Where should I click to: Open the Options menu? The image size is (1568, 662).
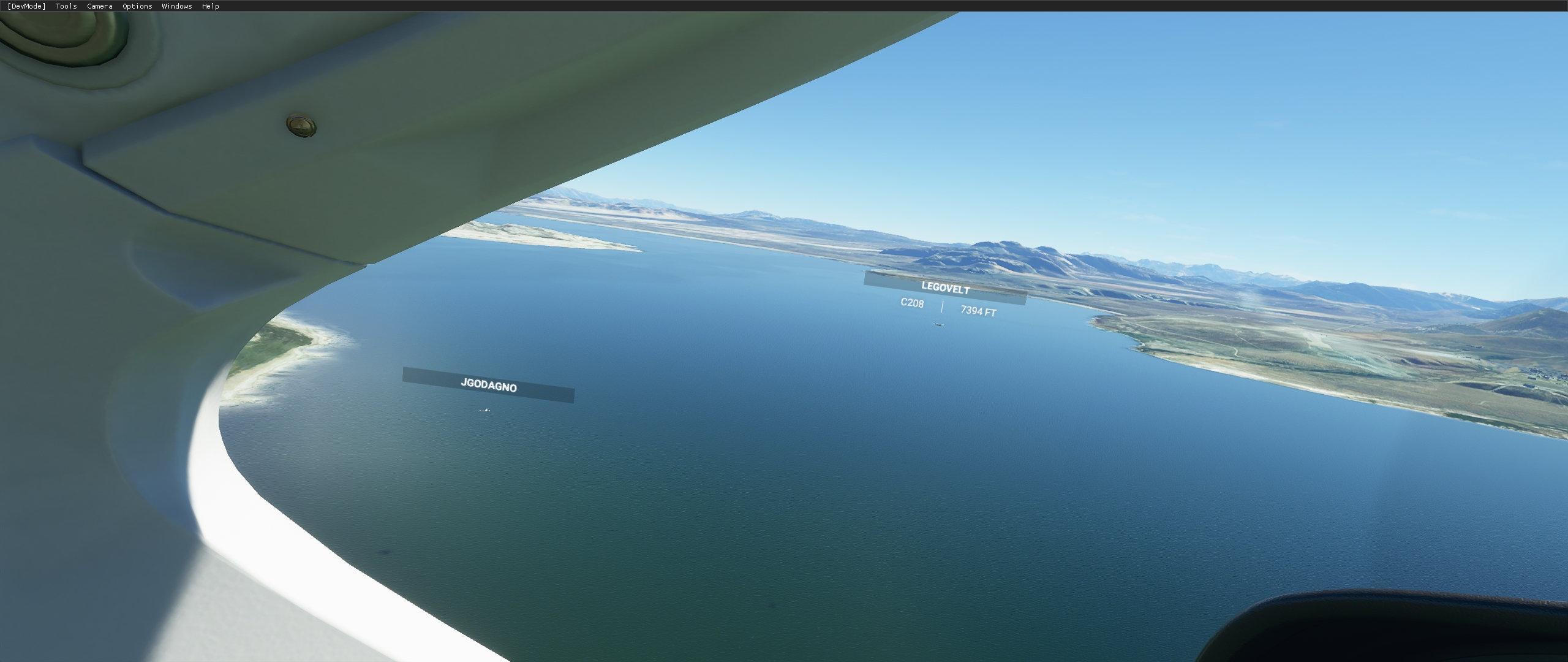pos(136,6)
